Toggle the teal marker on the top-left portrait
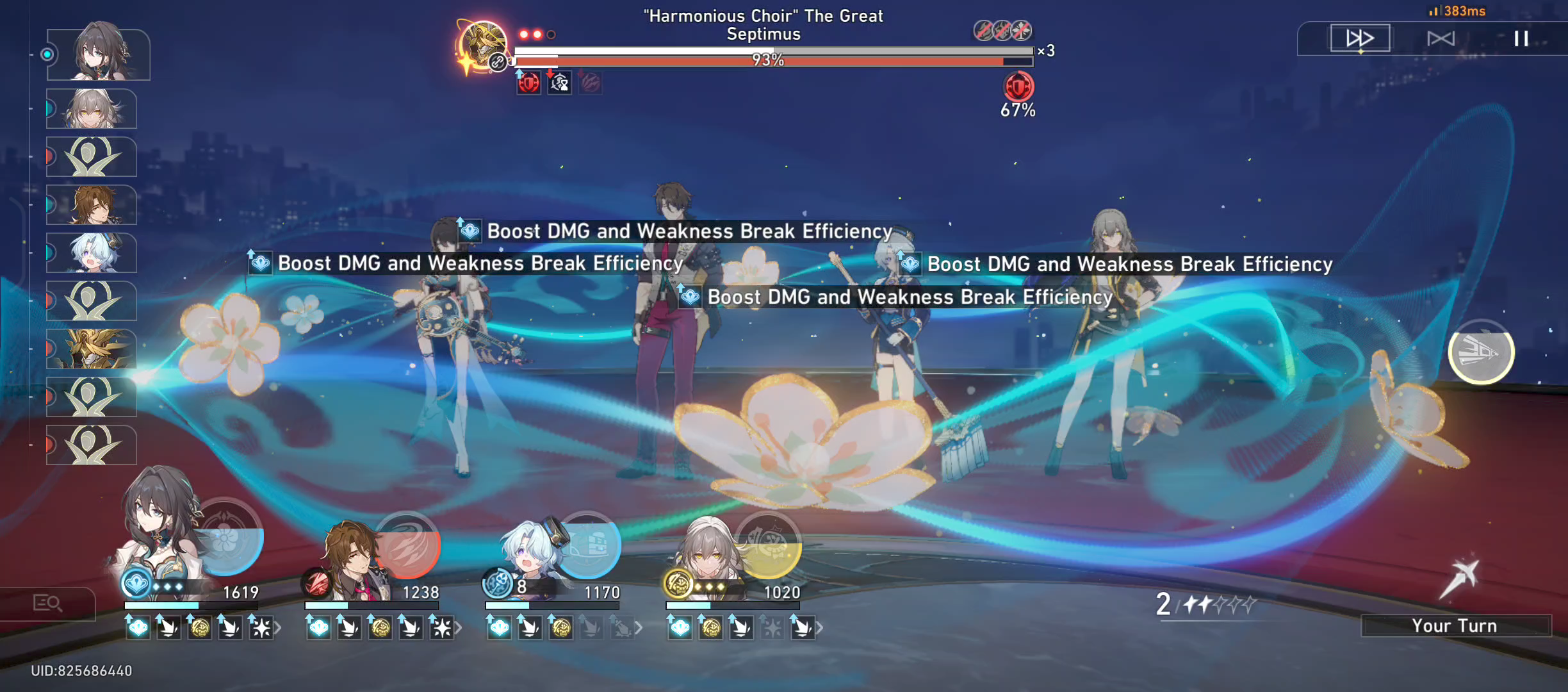Viewport: 1568px width, 692px height. [46, 54]
